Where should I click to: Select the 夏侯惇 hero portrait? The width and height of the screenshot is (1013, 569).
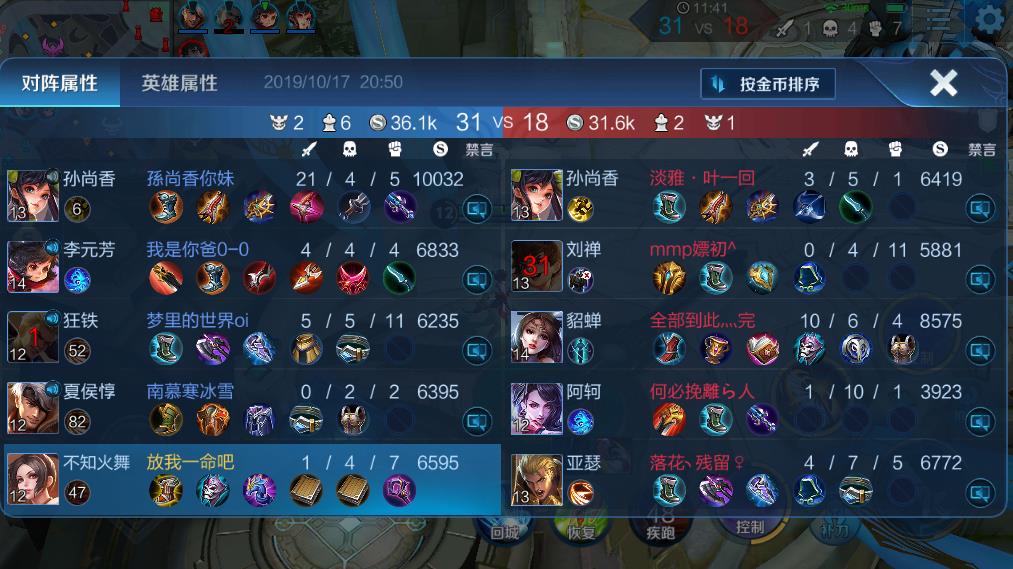click(33, 408)
